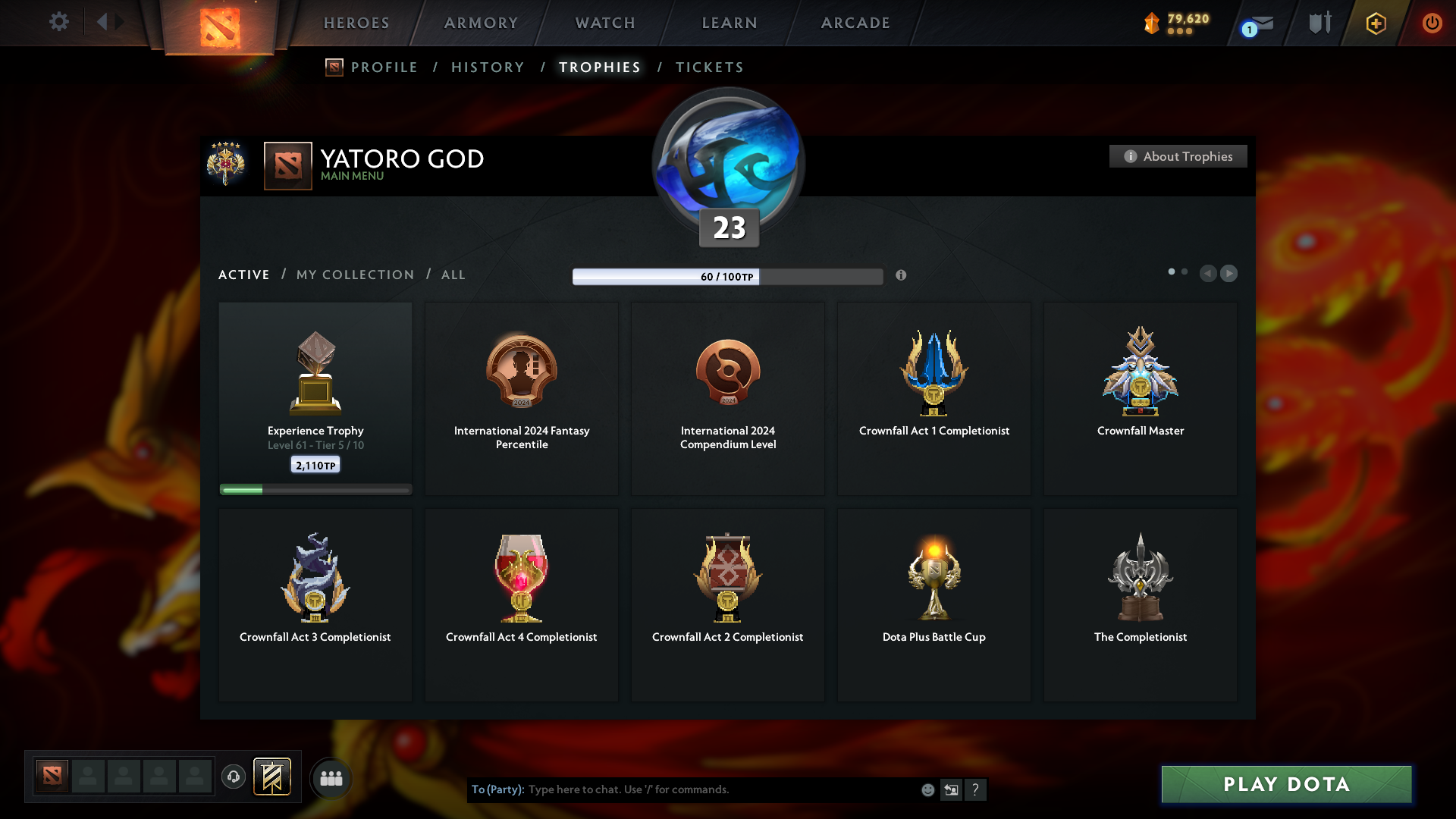Click the power/quit icon
Viewport: 1456px width, 819px height.
coord(1432,23)
